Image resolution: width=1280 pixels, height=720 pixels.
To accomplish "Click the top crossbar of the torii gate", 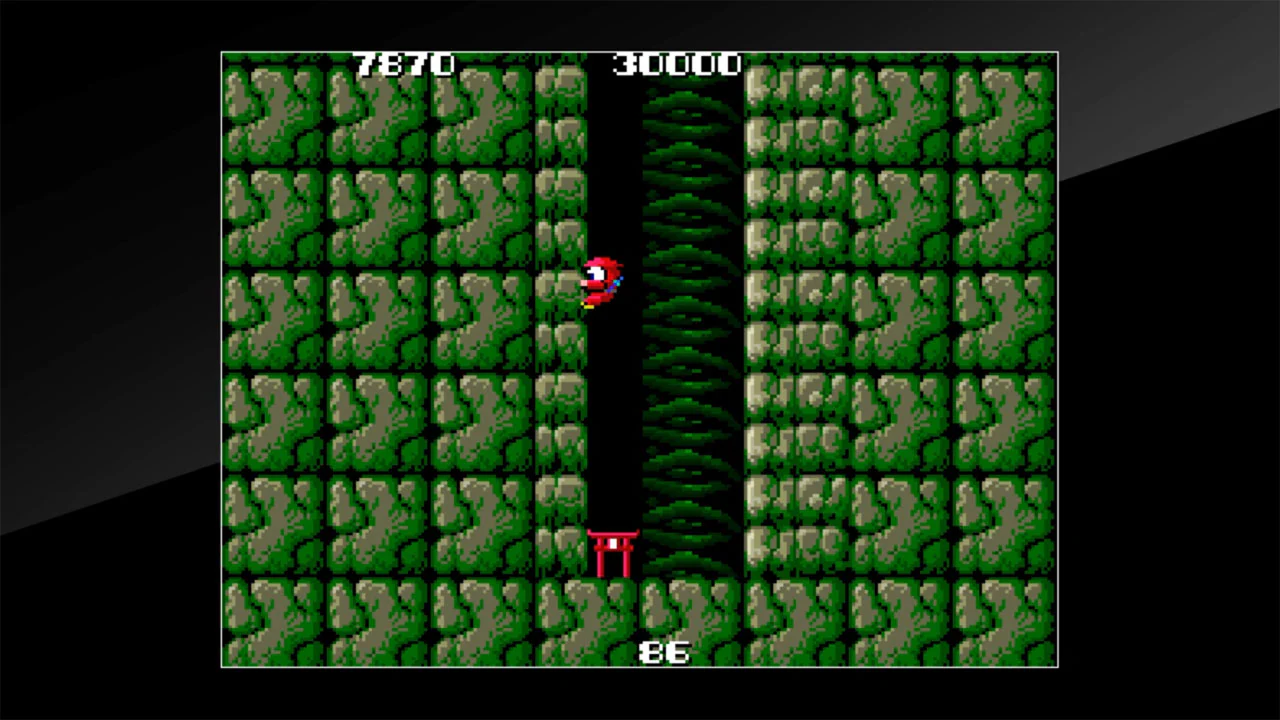I will tap(614, 532).
